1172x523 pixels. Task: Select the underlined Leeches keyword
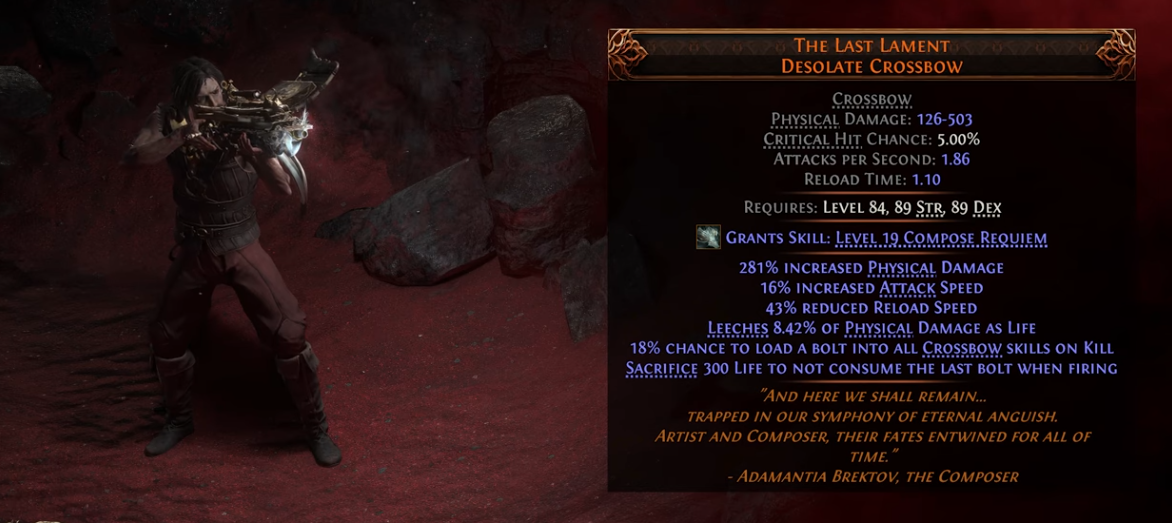click(x=739, y=328)
